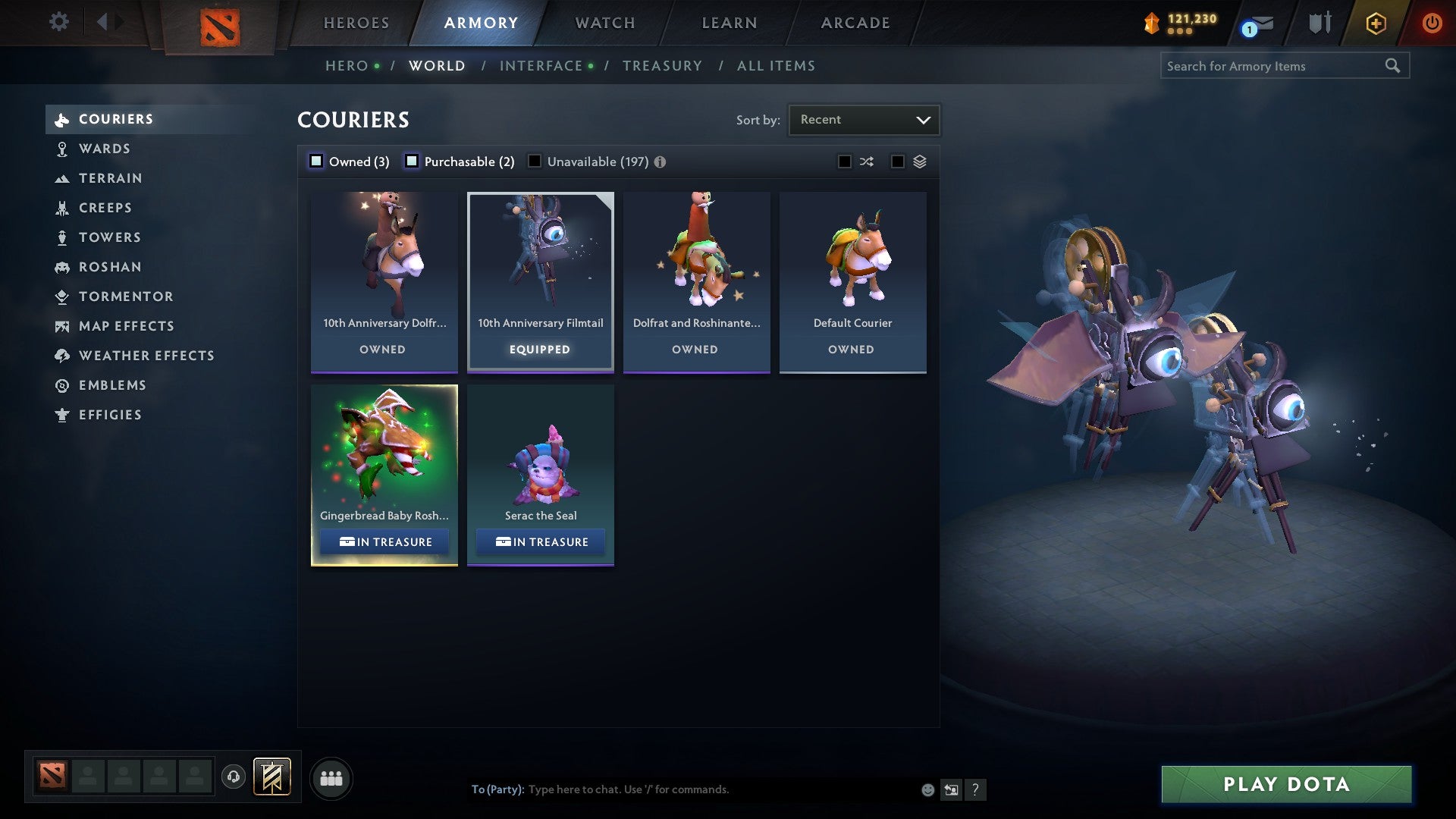
Task: Toggle the Purchasable filter
Action: (413, 161)
